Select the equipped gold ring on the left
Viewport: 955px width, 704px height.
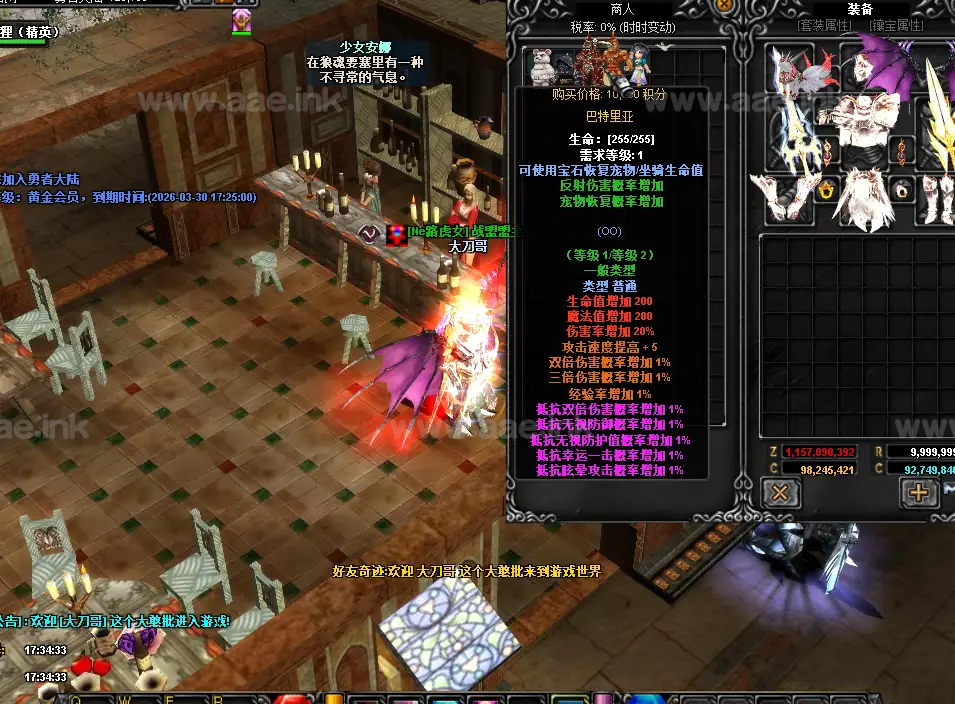[826, 191]
